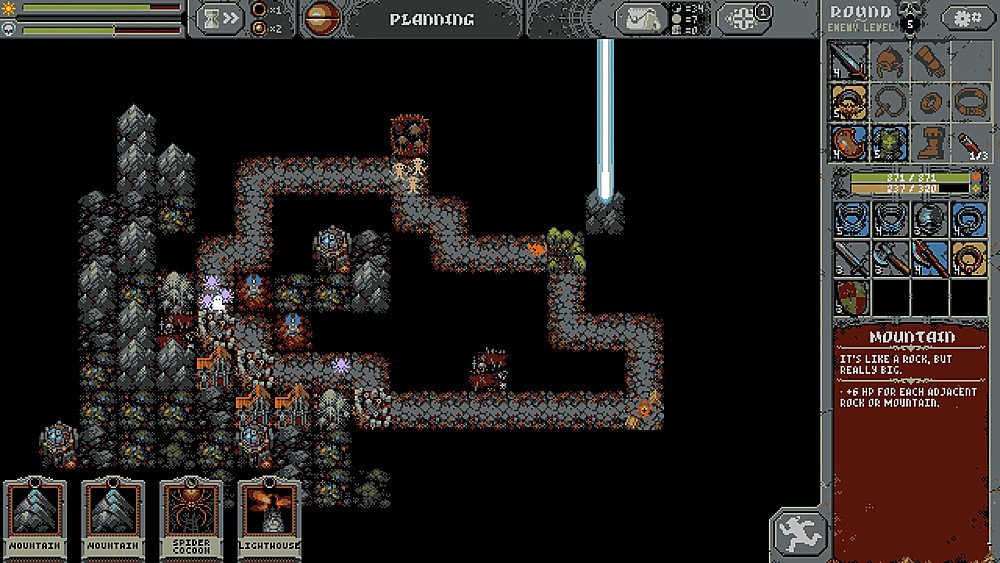Viewport: 1000px width, 563px height.
Task: Select the equipped green armor slot
Action: click(x=889, y=142)
